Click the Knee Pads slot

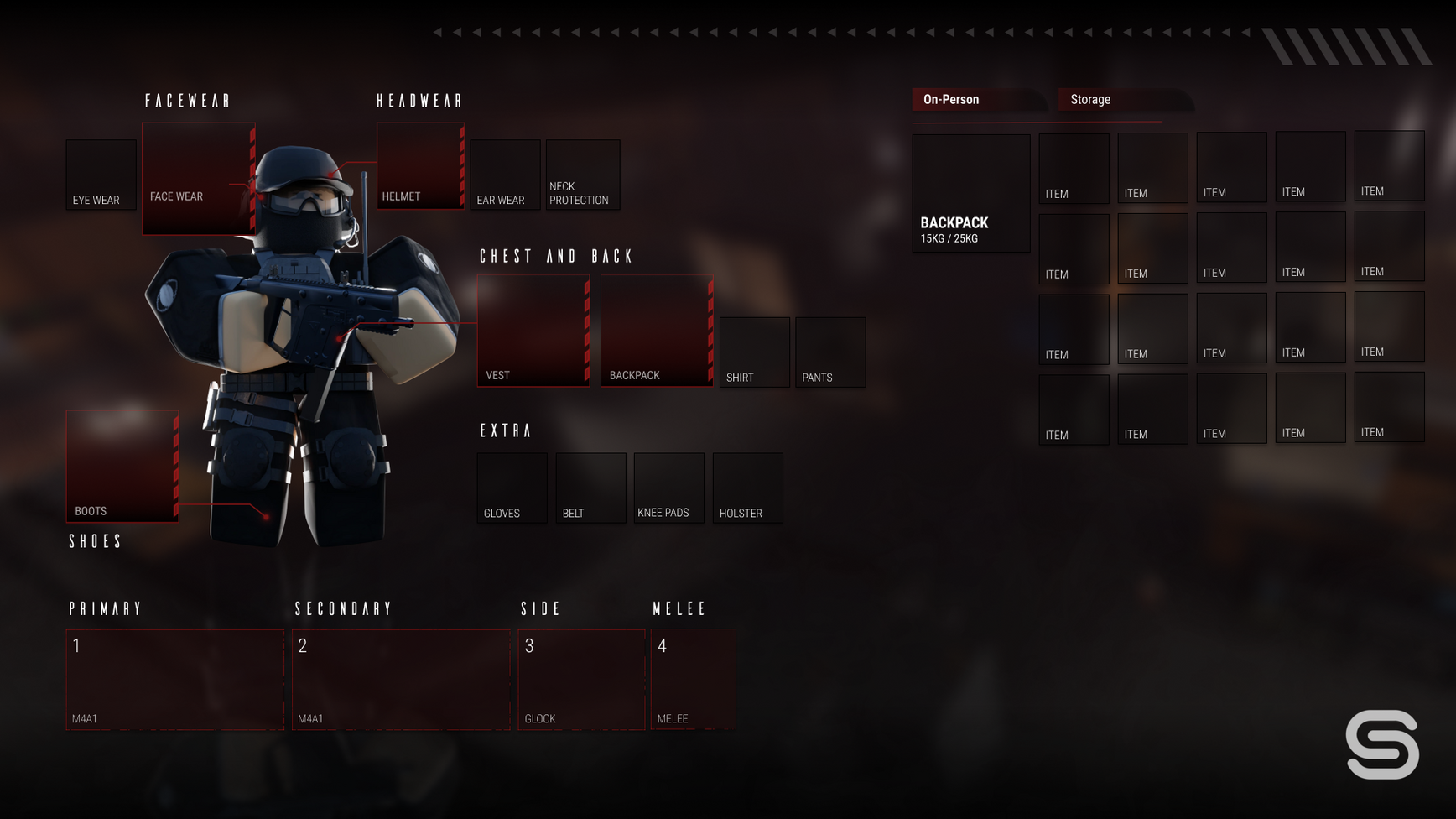pyautogui.click(x=669, y=488)
